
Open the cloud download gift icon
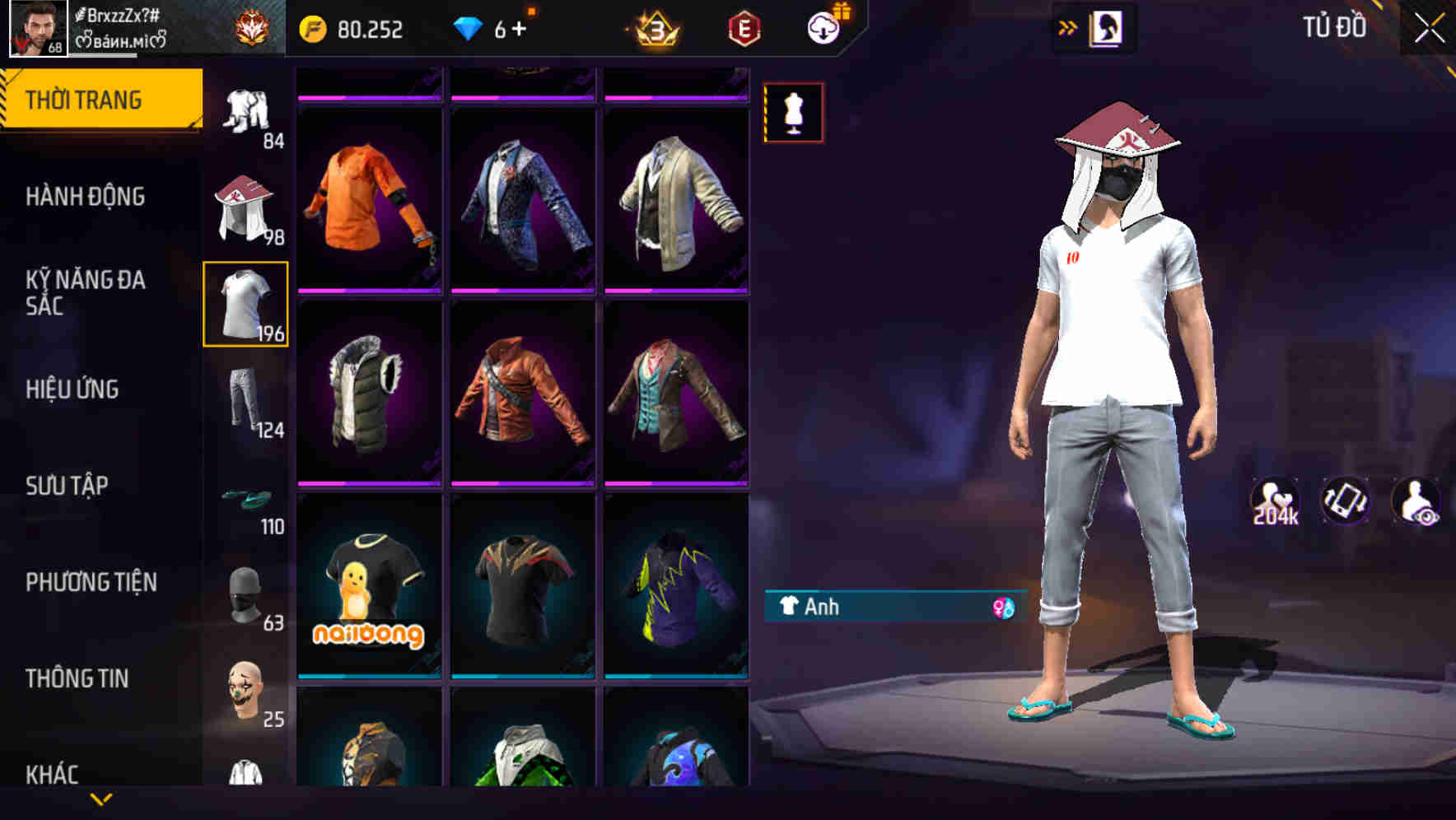(x=824, y=27)
